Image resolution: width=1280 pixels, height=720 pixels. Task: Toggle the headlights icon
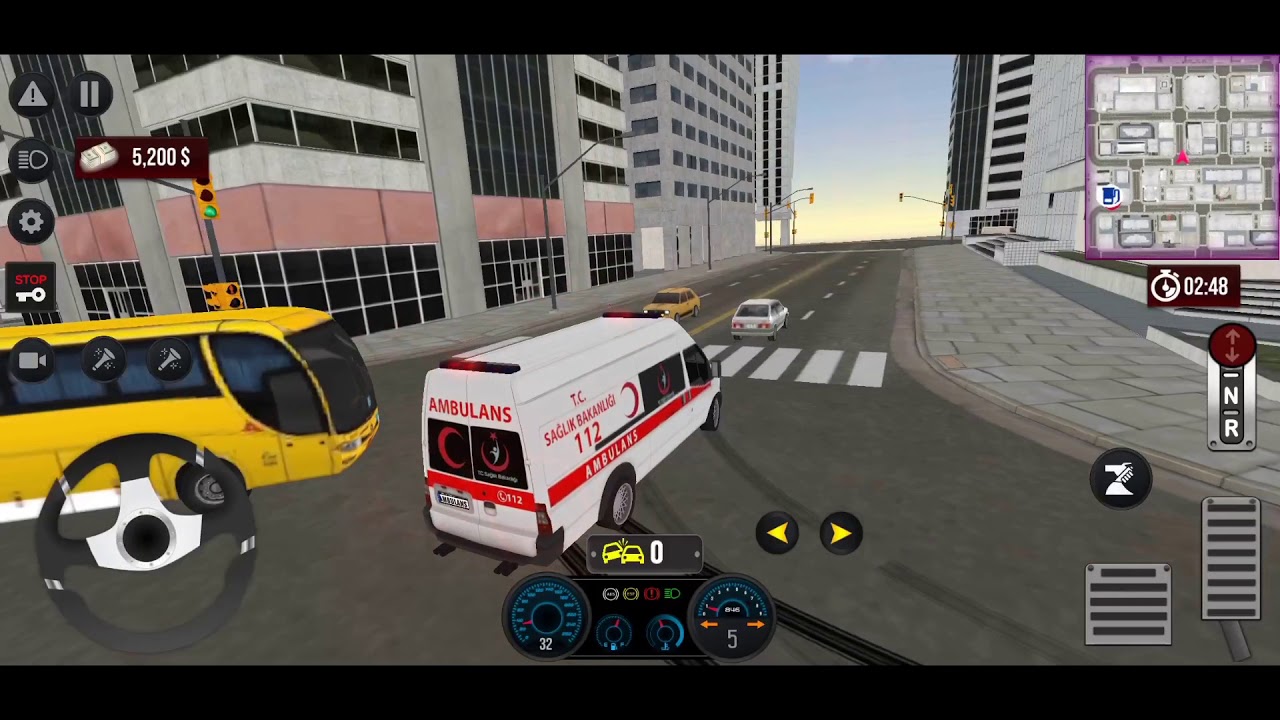[x=32, y=160]
